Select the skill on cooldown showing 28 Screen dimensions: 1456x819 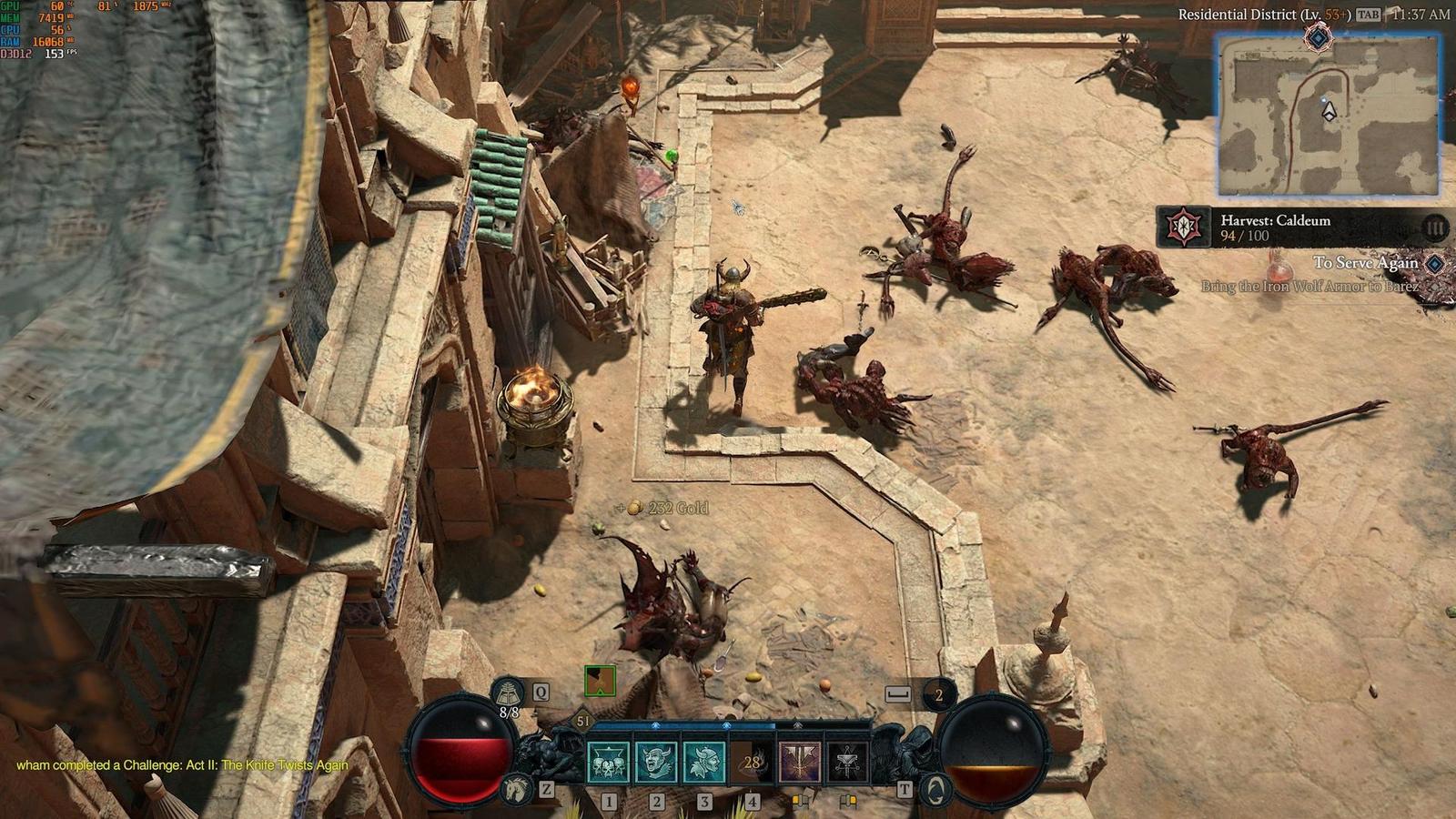click(x=752, y=762)
